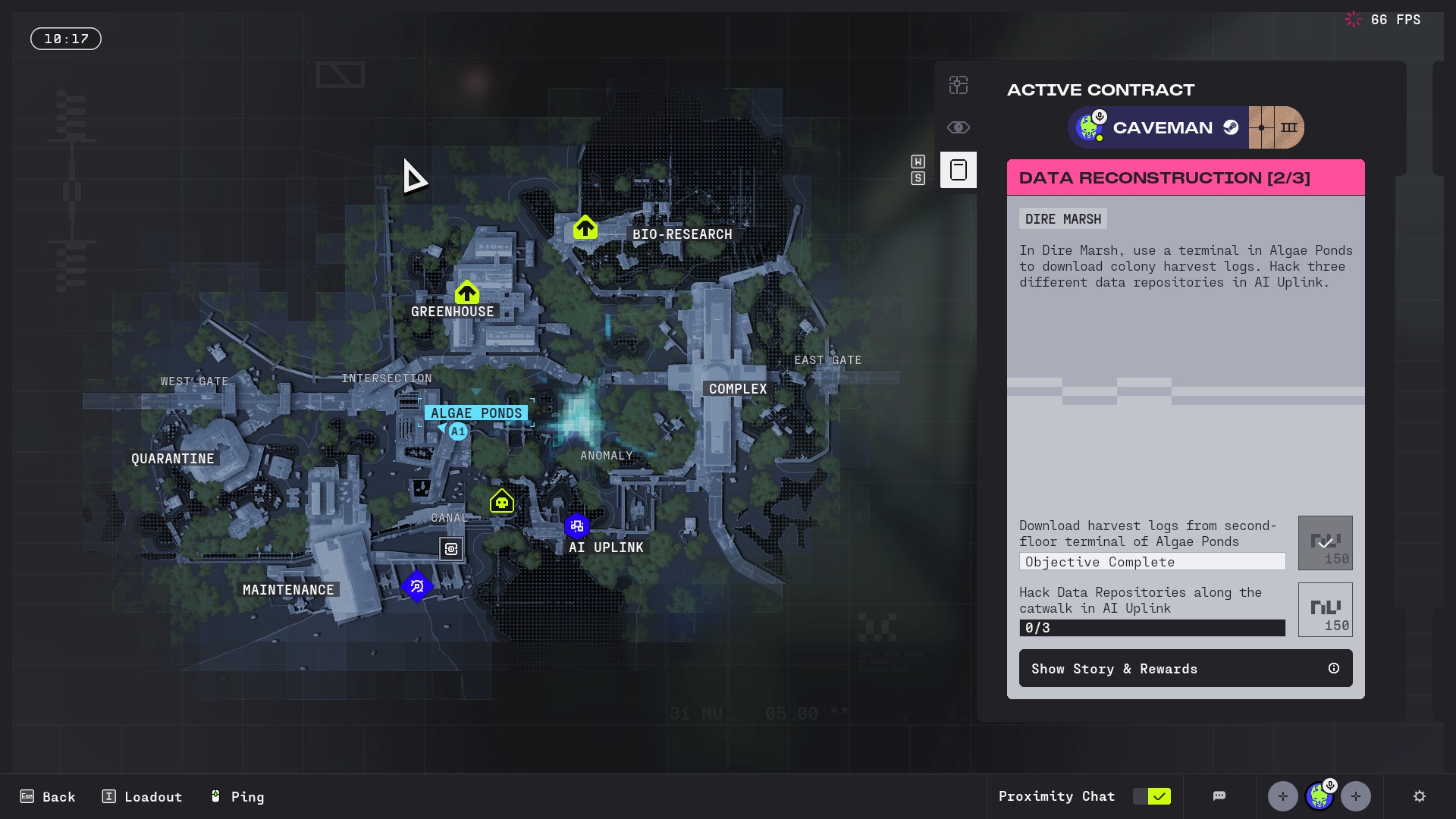Open the Loadout screen
The image size is (1456, 819).
pos(142,796)
